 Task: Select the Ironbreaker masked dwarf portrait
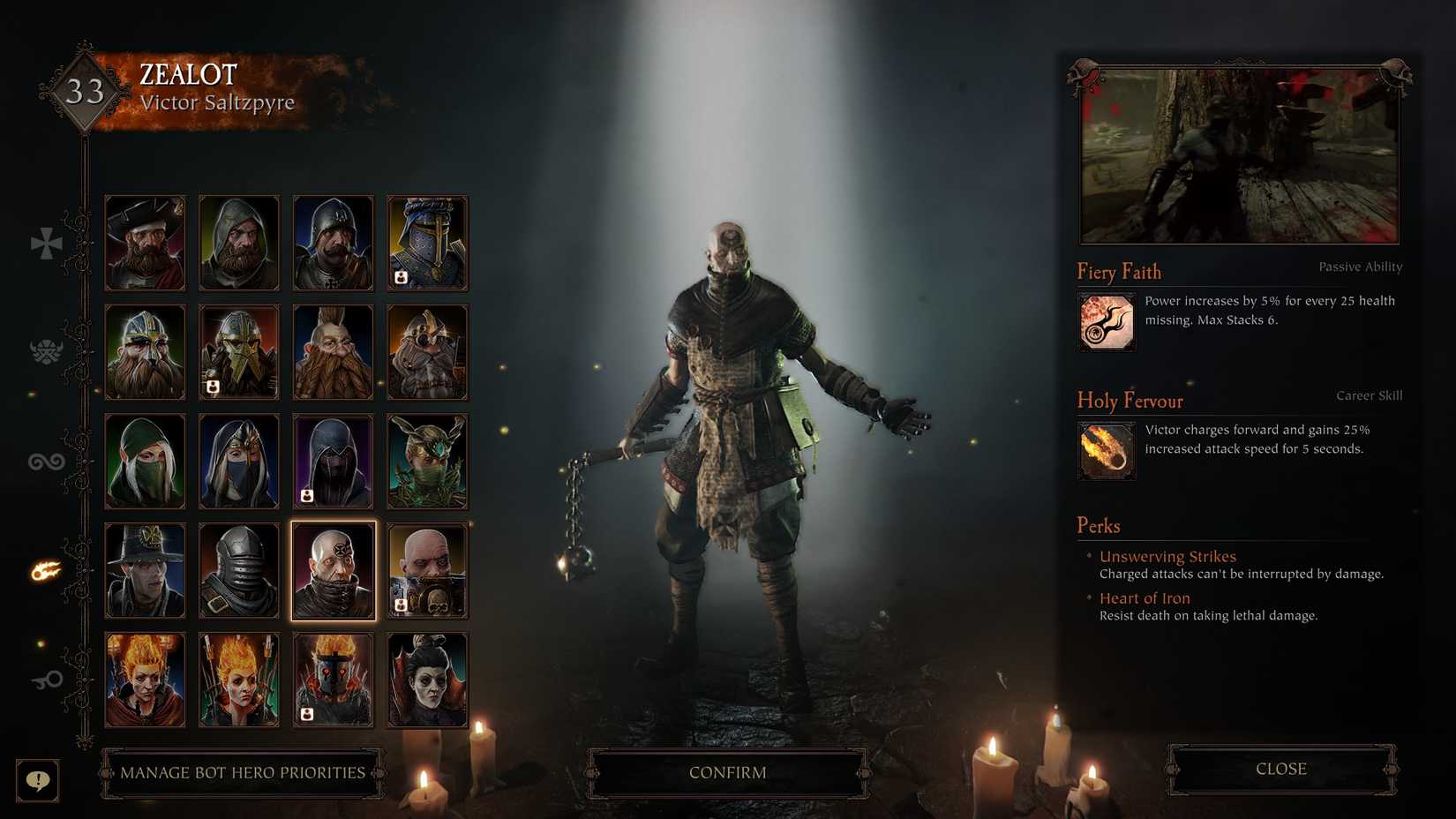pos(238,351)
